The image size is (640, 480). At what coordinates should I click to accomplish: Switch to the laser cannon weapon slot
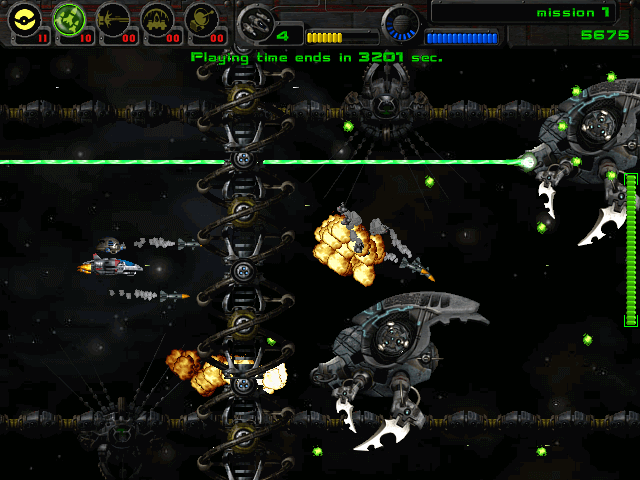(112, 20)
